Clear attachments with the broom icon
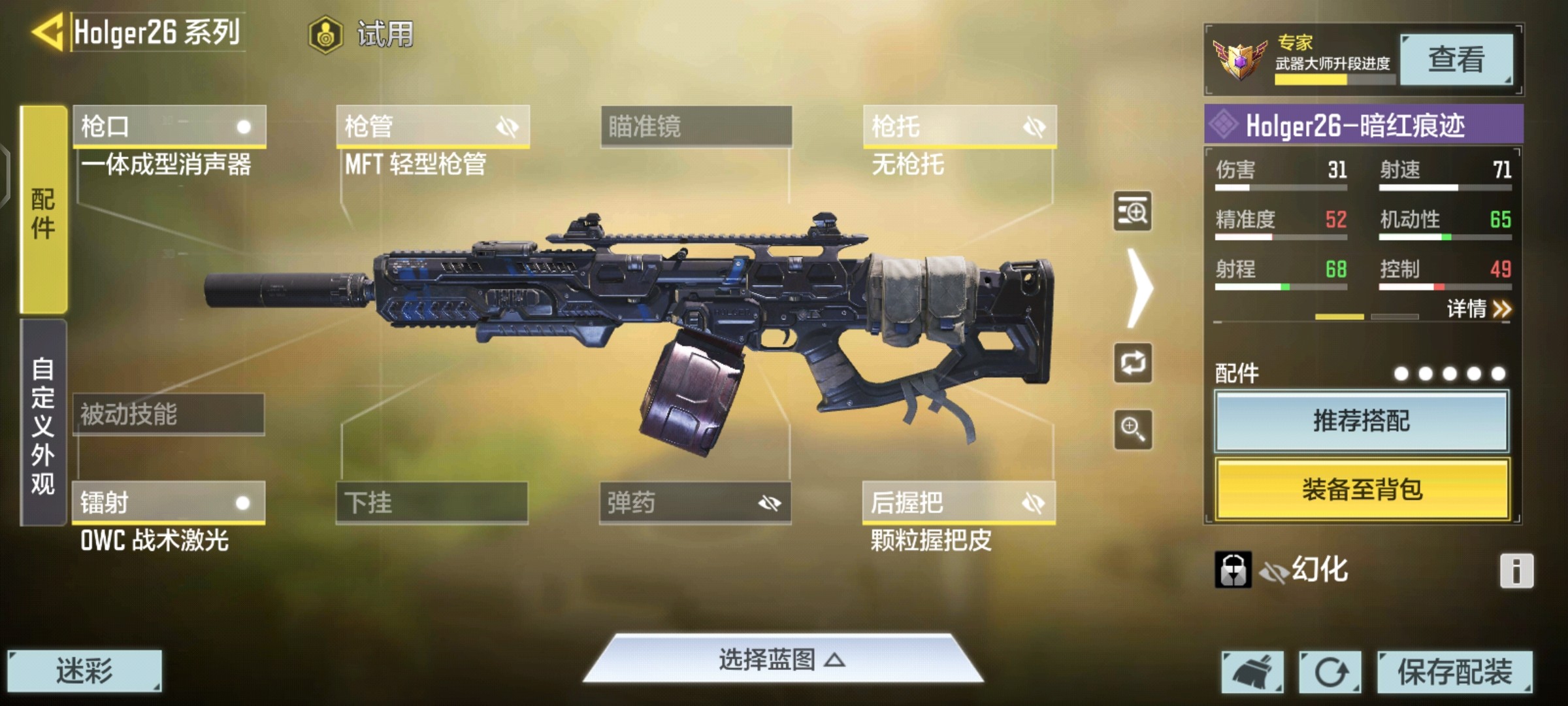 click(1252, 671)
